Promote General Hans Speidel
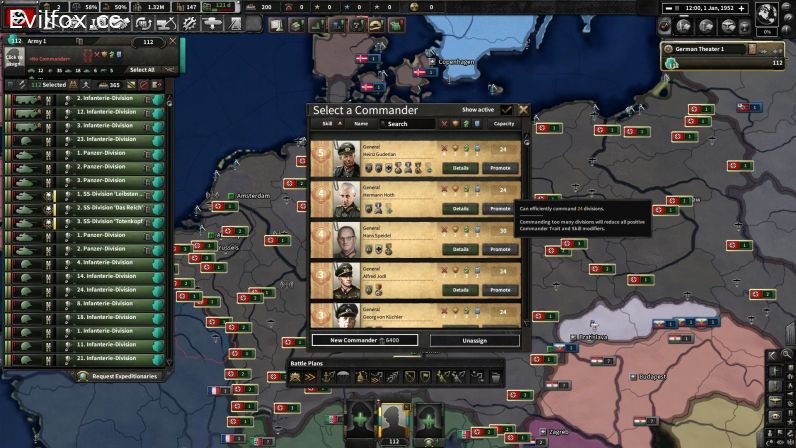This screenshot has height=448, width=796. (x=499, y=249)
